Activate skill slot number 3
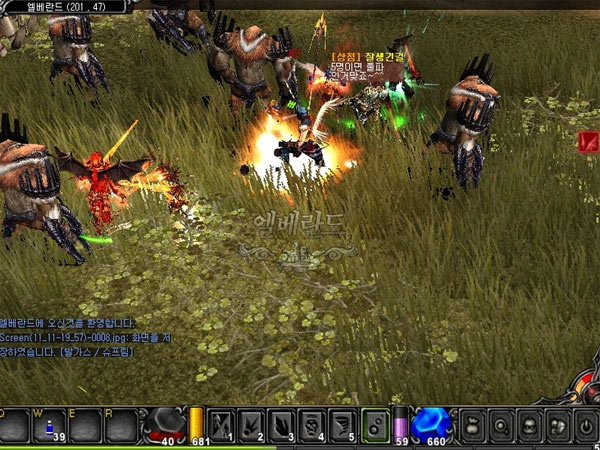This screenshot has height=450, width=600. (x=282, y=424)
